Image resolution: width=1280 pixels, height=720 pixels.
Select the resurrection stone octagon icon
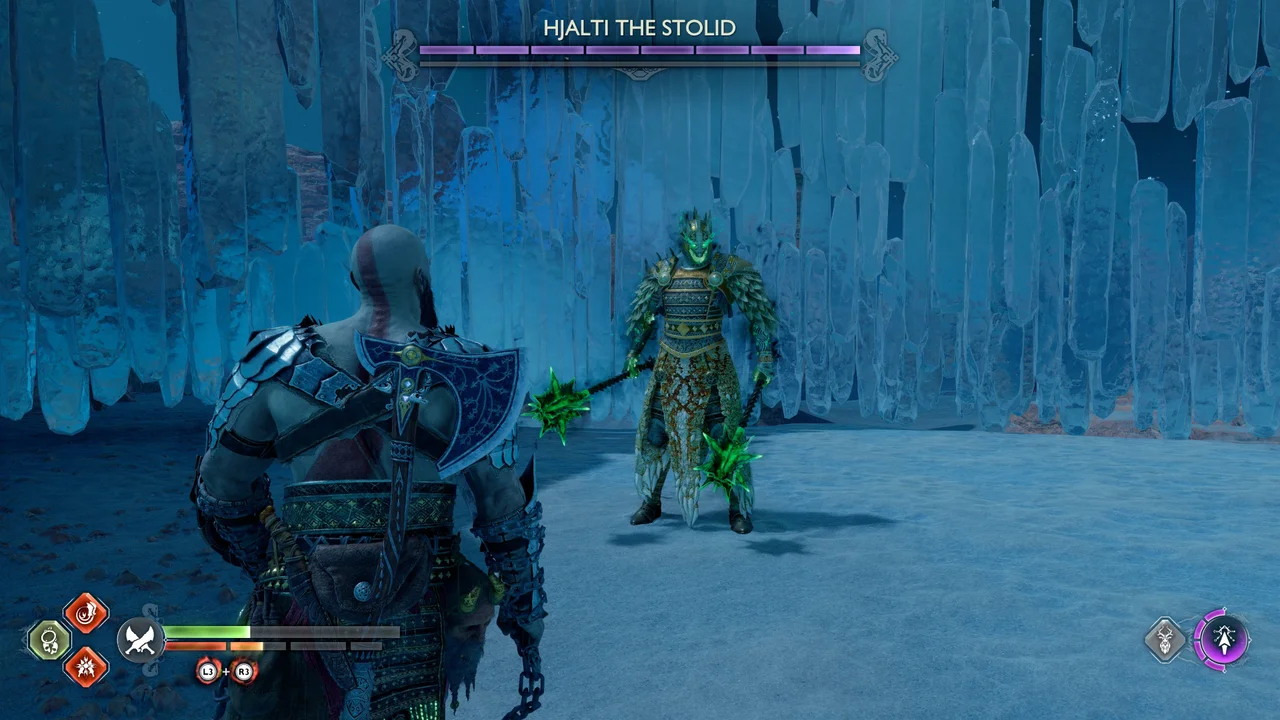tap(48, 639)
